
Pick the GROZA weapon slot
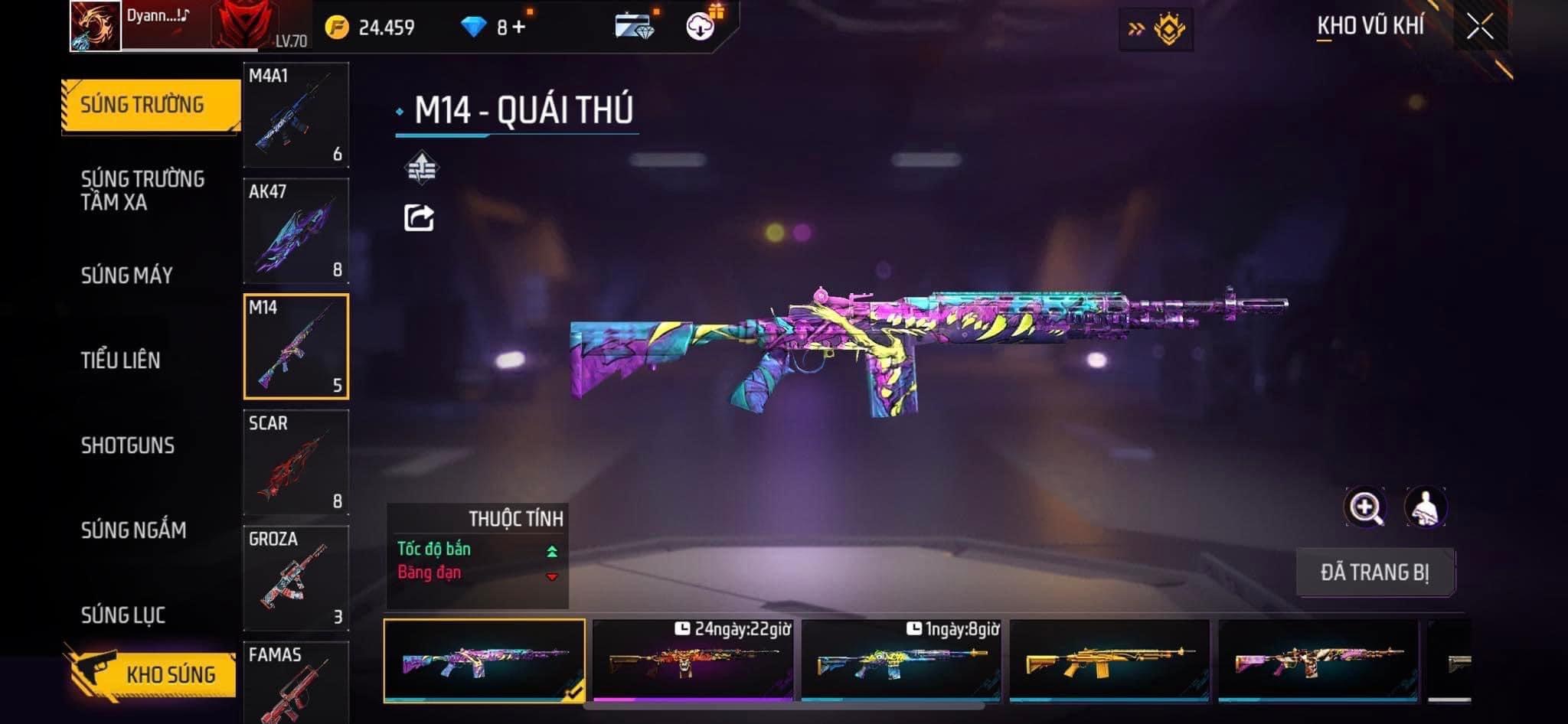coord(296,578)
